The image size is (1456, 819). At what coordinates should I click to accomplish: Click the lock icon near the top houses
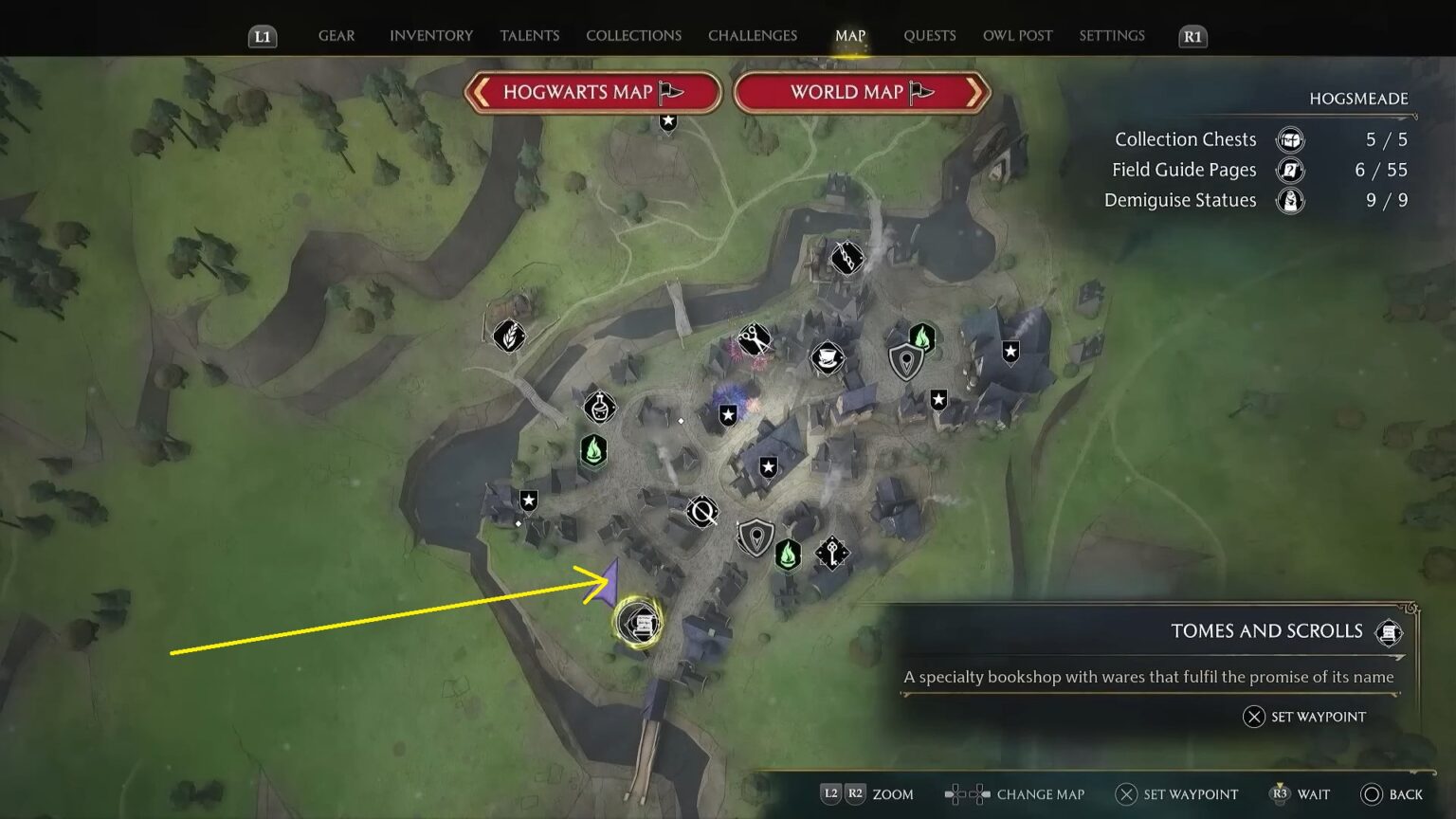[x=846, y=258]
